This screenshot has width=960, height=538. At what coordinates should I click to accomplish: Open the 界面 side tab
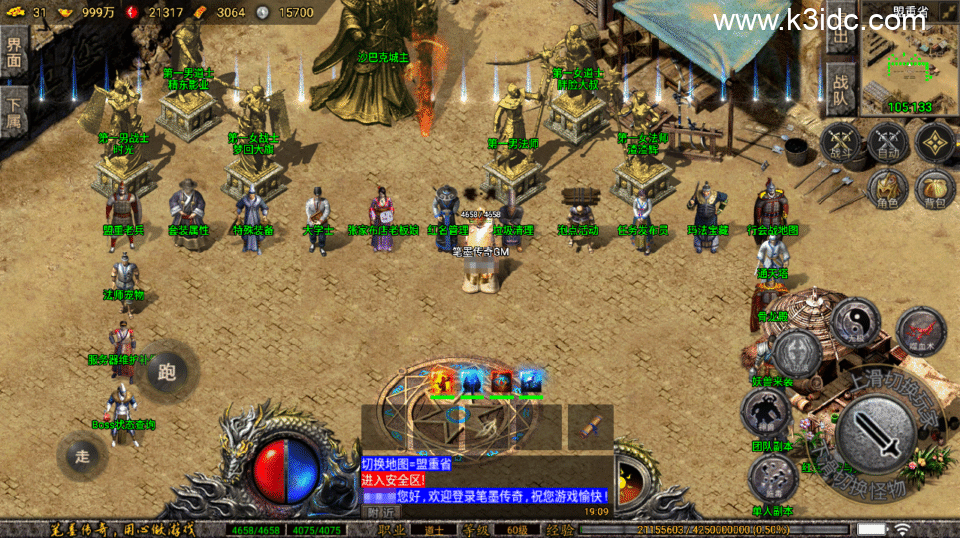tap(14, 52)
